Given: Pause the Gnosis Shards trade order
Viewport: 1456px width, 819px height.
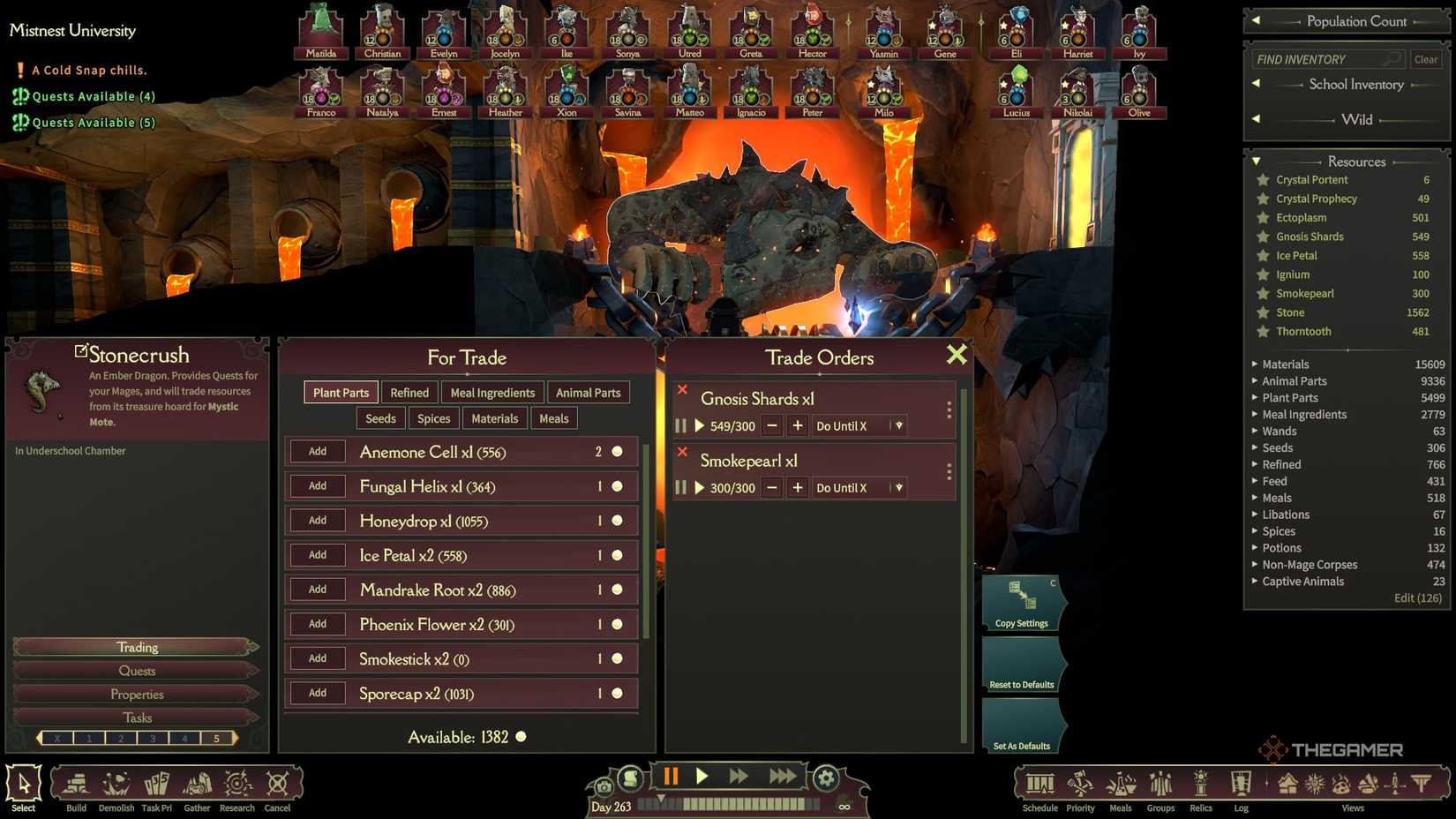Looking at the screenshot, I should click(x=680, y=425).
